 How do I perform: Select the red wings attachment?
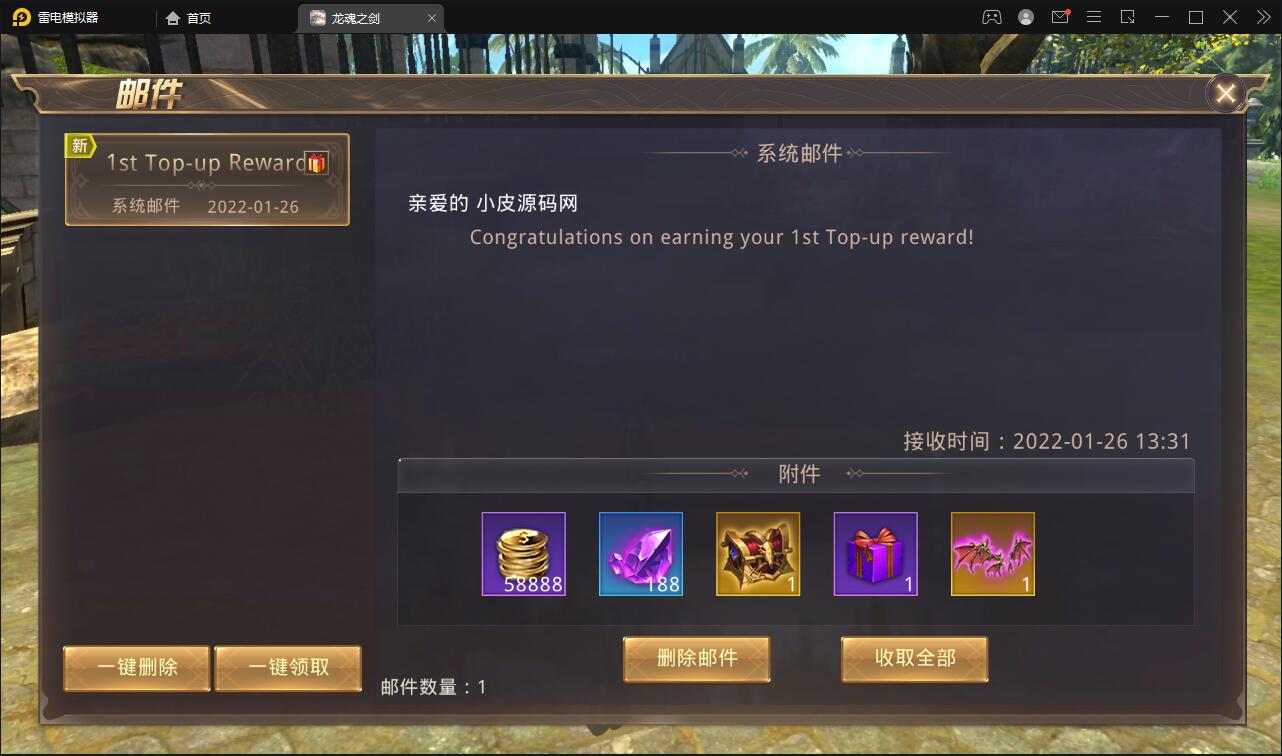992,554
